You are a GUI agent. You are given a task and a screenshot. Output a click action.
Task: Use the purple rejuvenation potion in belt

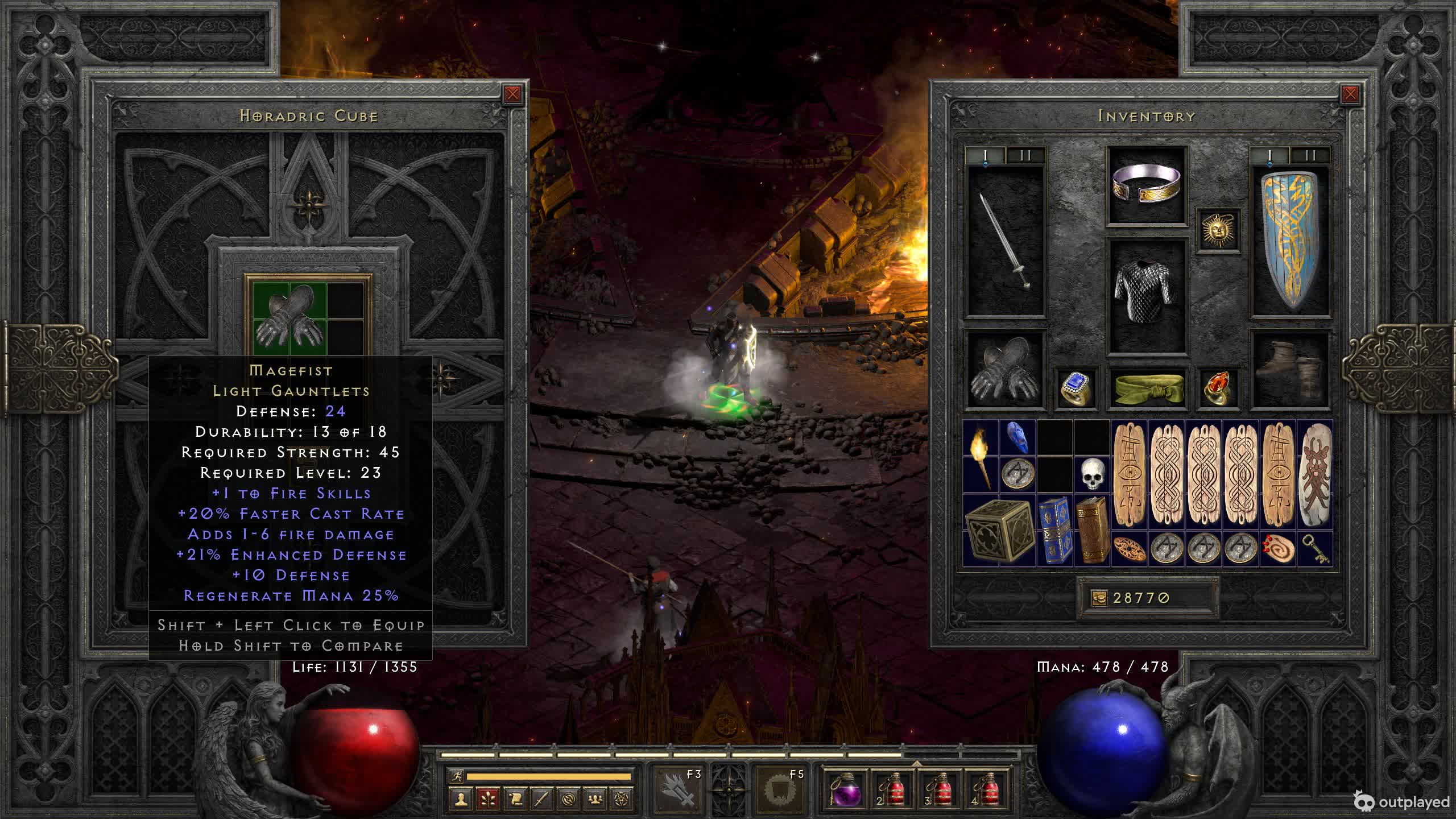click(x=845, y=789)
